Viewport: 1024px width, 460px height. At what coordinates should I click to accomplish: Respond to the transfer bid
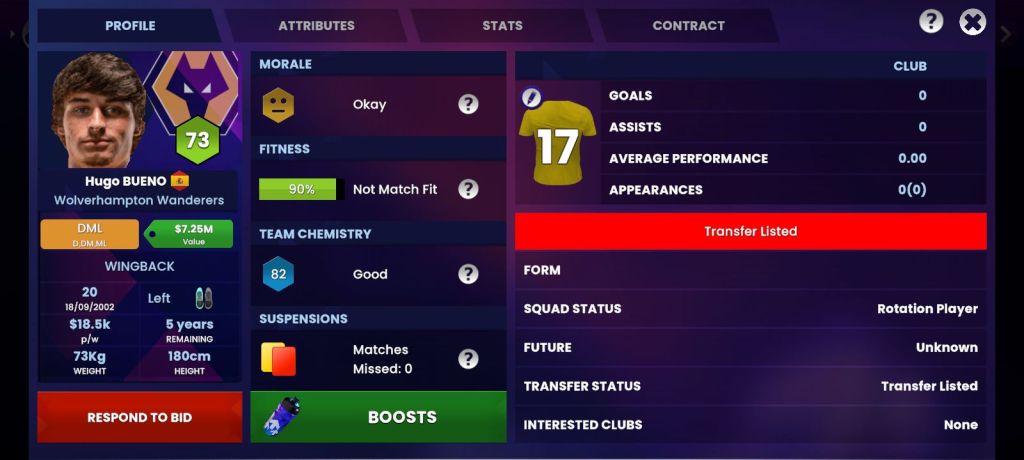click(139, 417)
